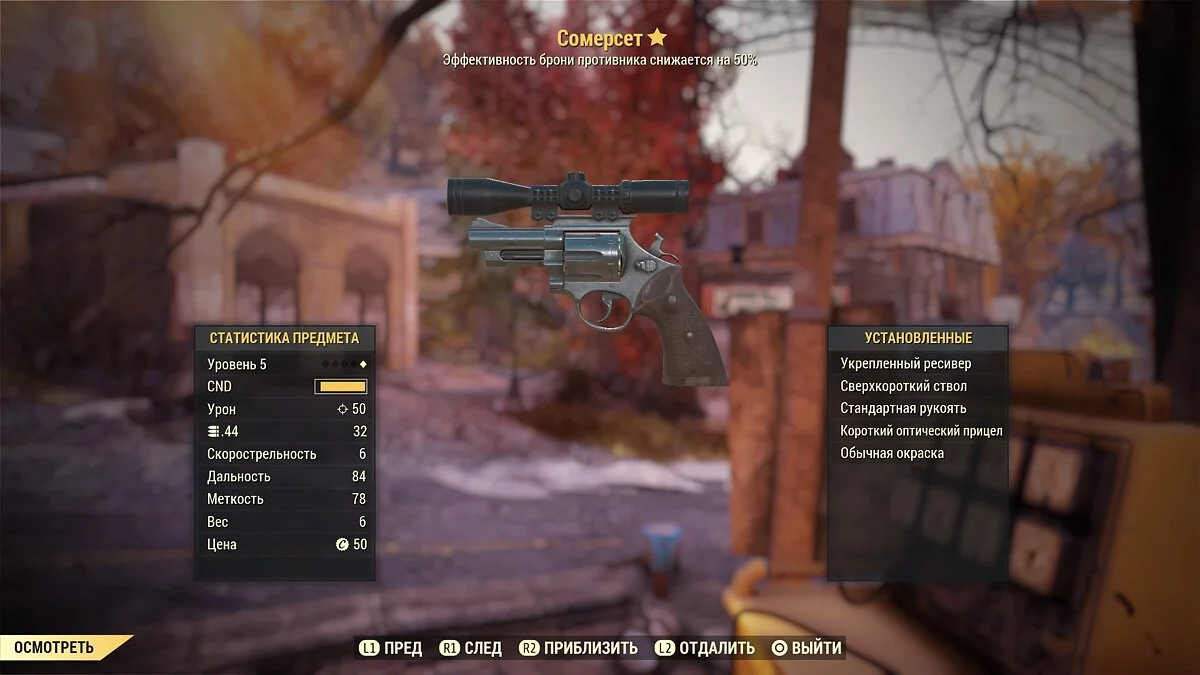Zoom out using the ОТДАЛИТЬ button
The image size is (1200, 675).
click(705, 648)
